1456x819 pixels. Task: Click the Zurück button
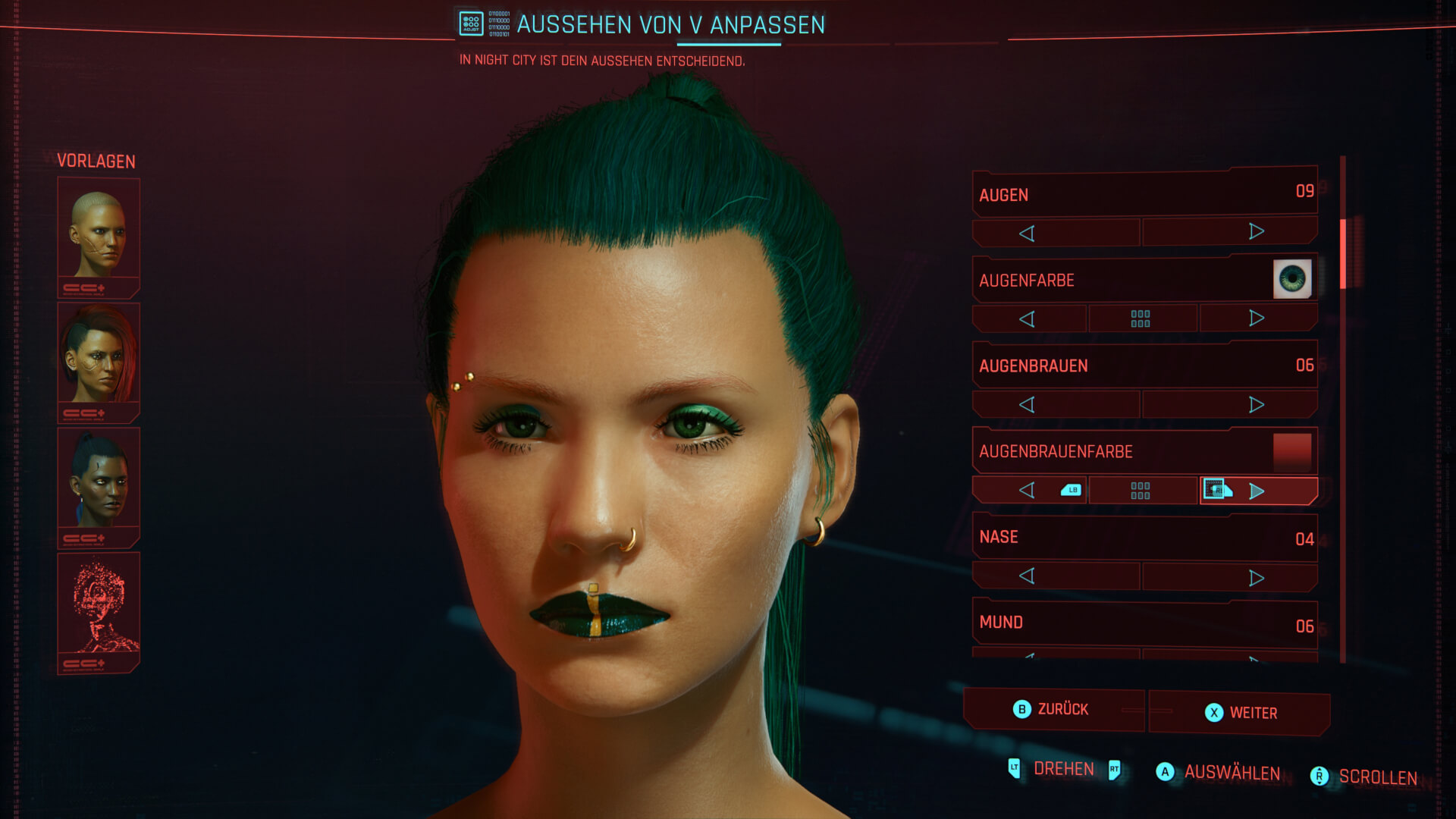[1053, 709]
